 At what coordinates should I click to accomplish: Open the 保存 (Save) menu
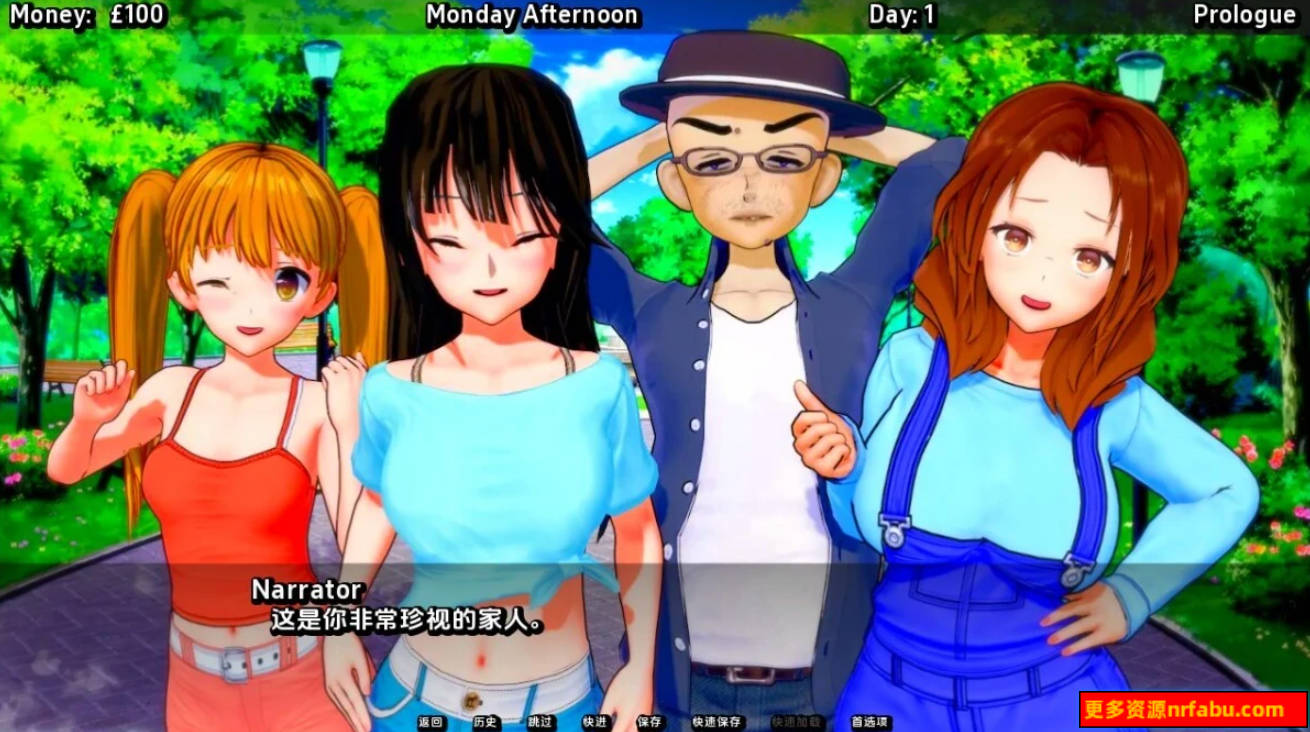point(649,722)
